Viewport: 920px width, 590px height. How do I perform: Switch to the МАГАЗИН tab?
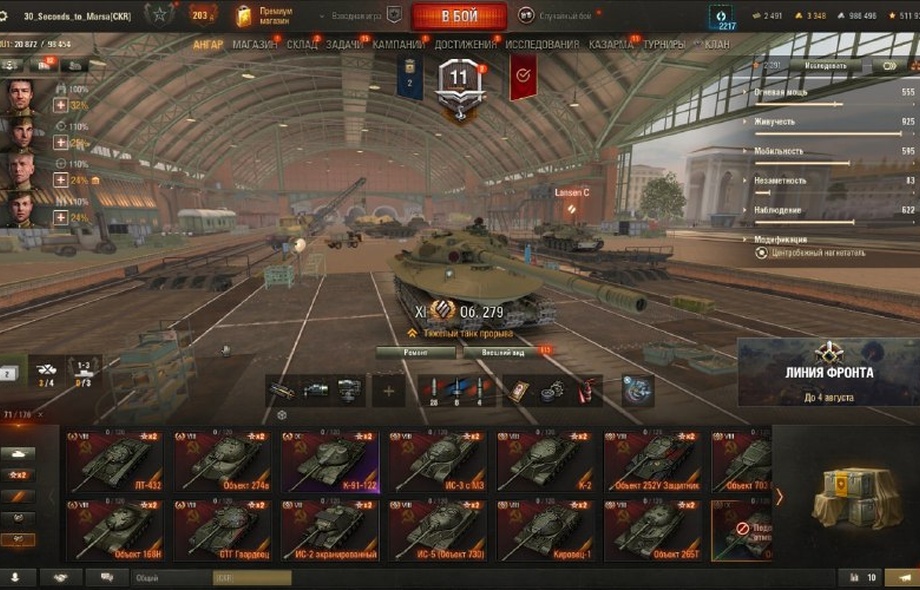click(x=255, y=45)
